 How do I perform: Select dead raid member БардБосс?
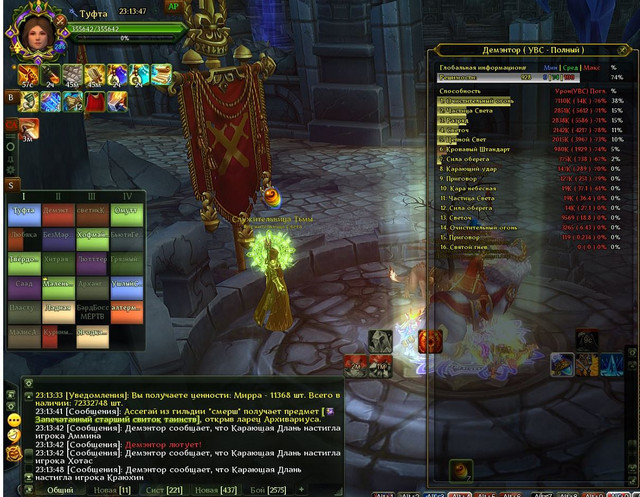point(90,307)
